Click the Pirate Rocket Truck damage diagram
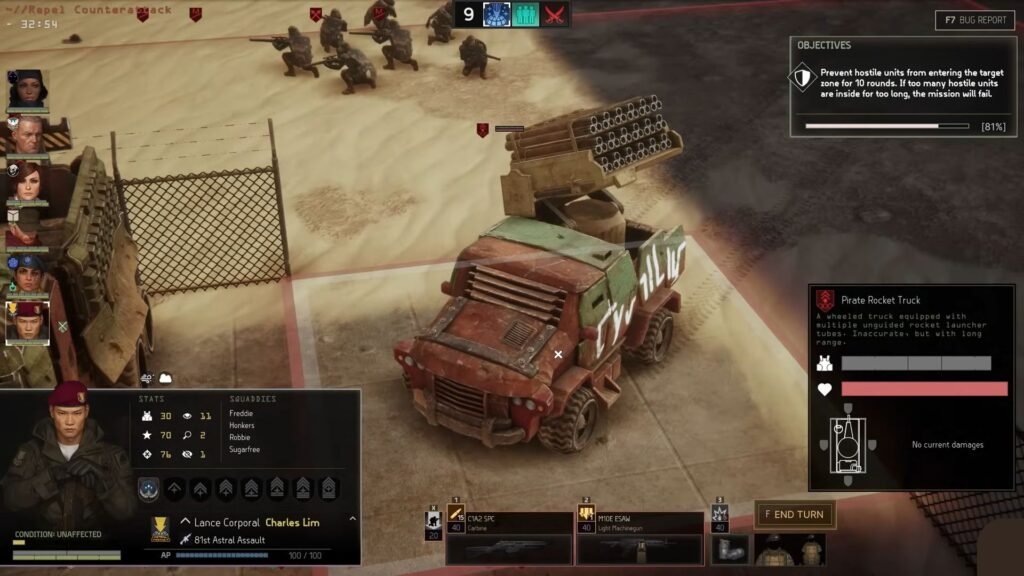This screenshot has height=576, width=1024. 844,443
